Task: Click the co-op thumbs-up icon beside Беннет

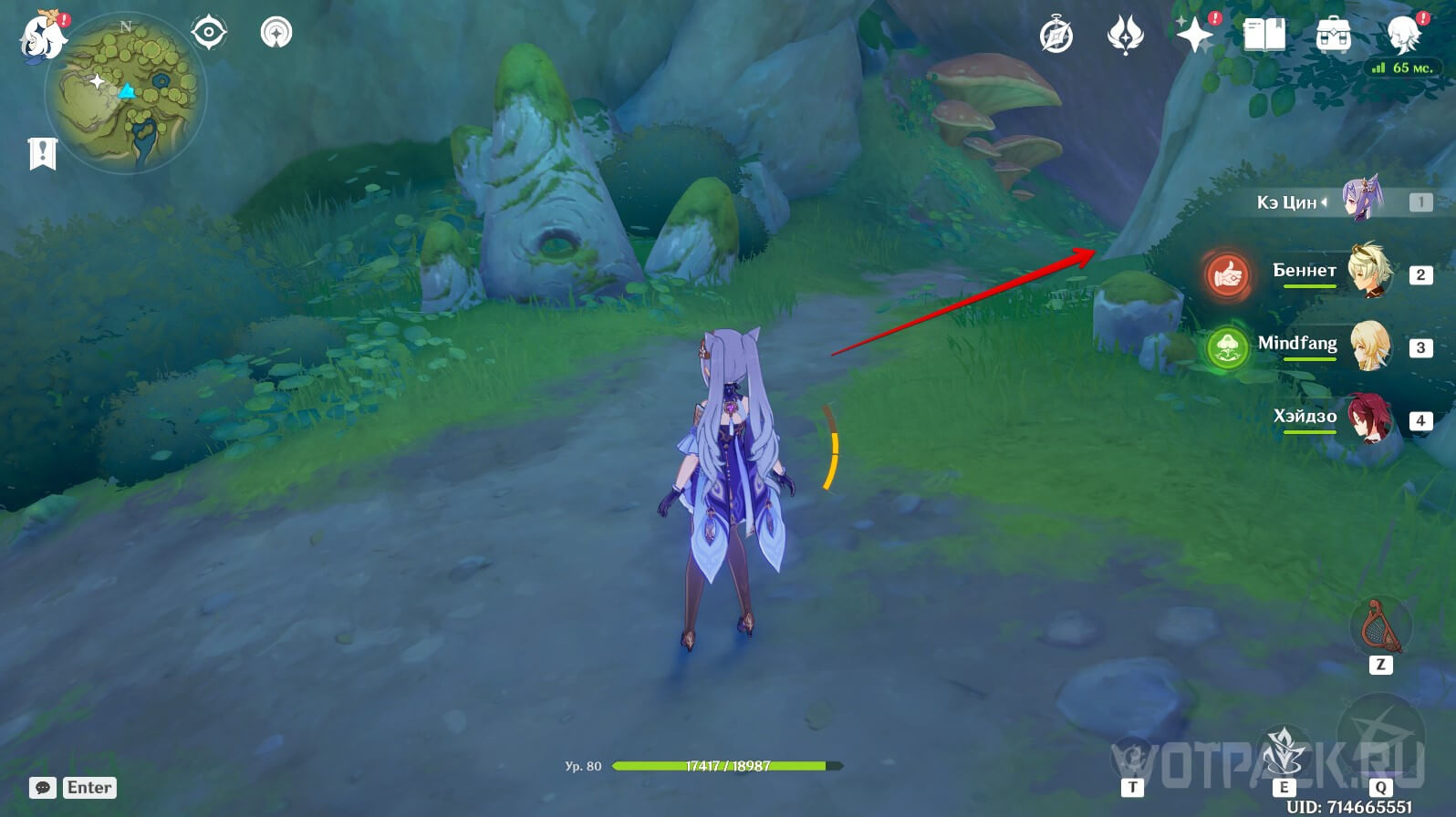Action: (x=1226, y=273)
